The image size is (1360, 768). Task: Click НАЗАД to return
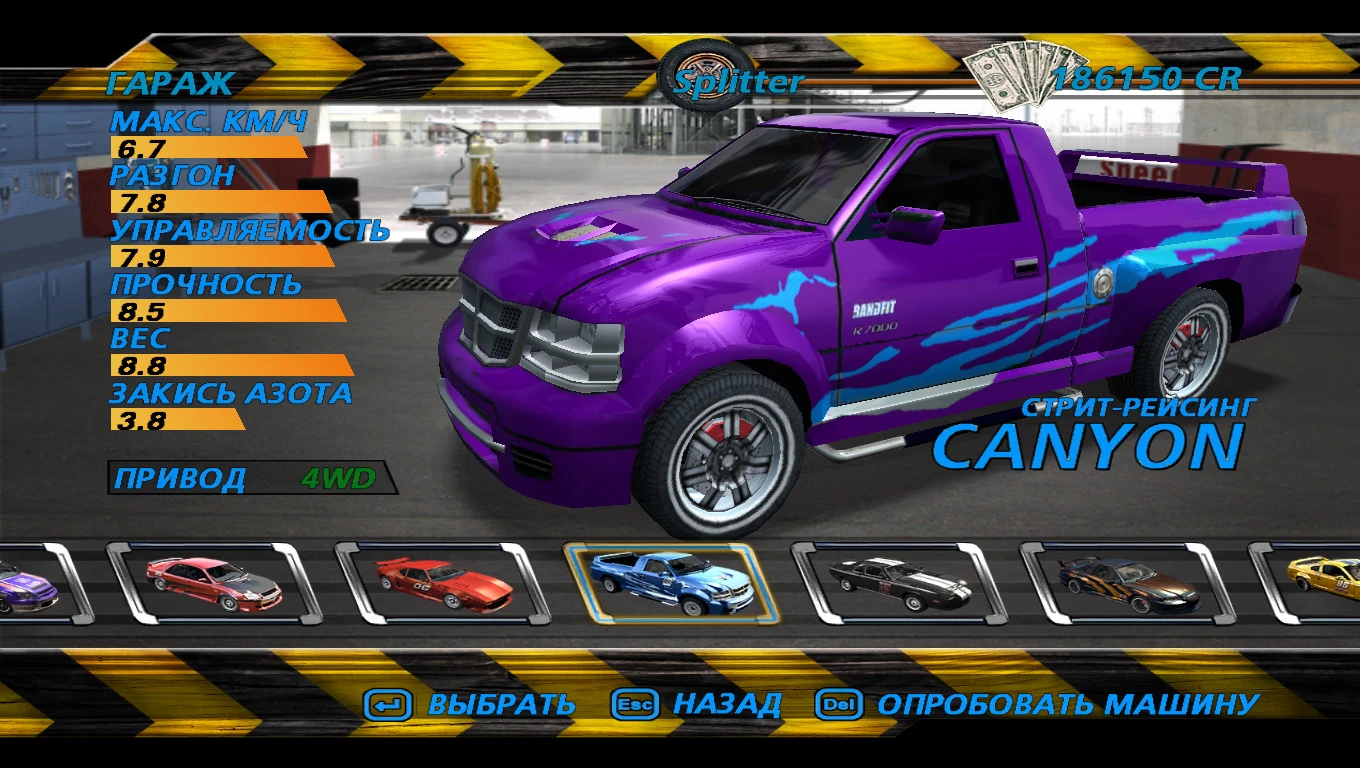[727, 704]
